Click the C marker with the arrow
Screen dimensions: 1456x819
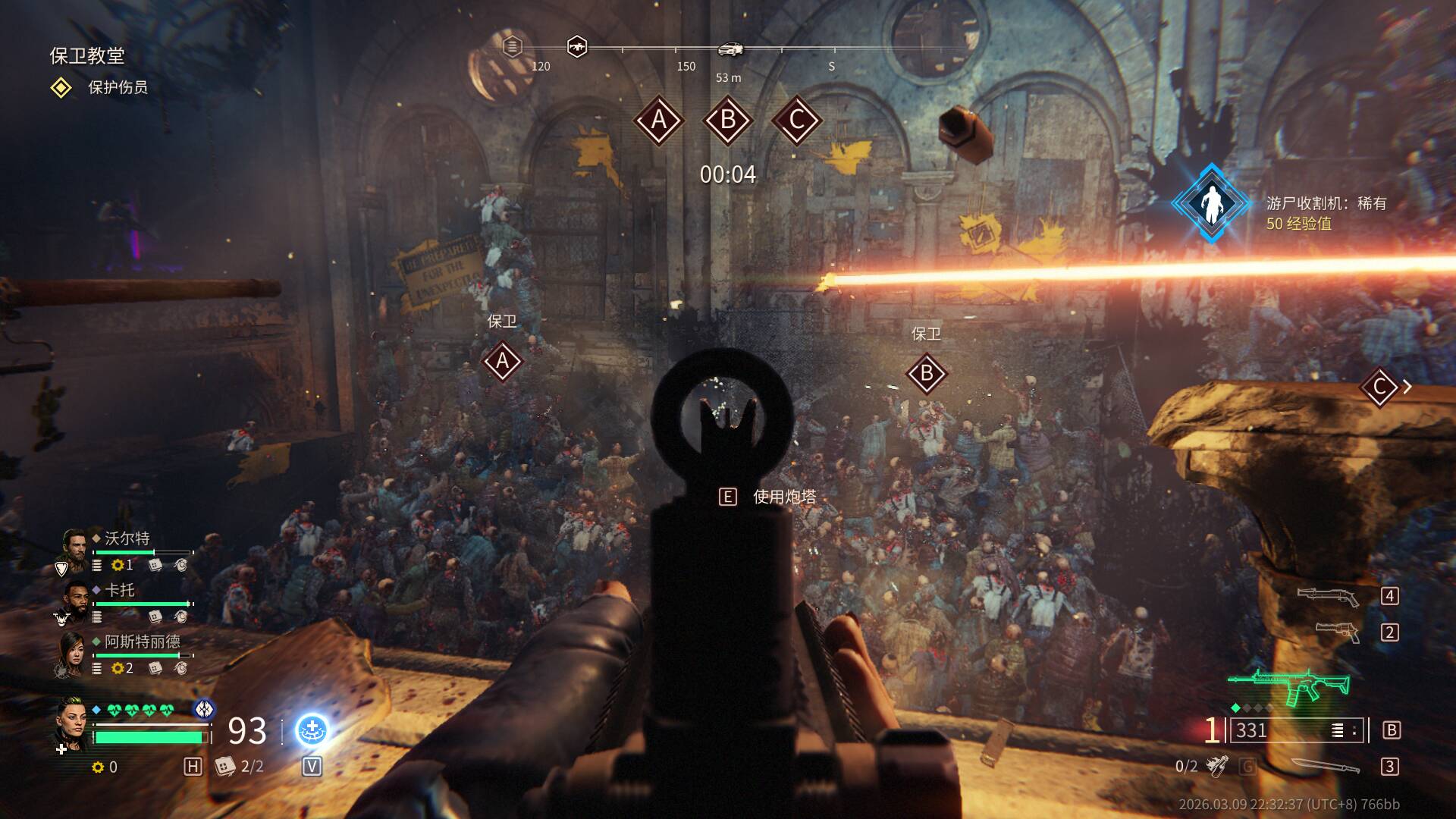click(1380, 388)
